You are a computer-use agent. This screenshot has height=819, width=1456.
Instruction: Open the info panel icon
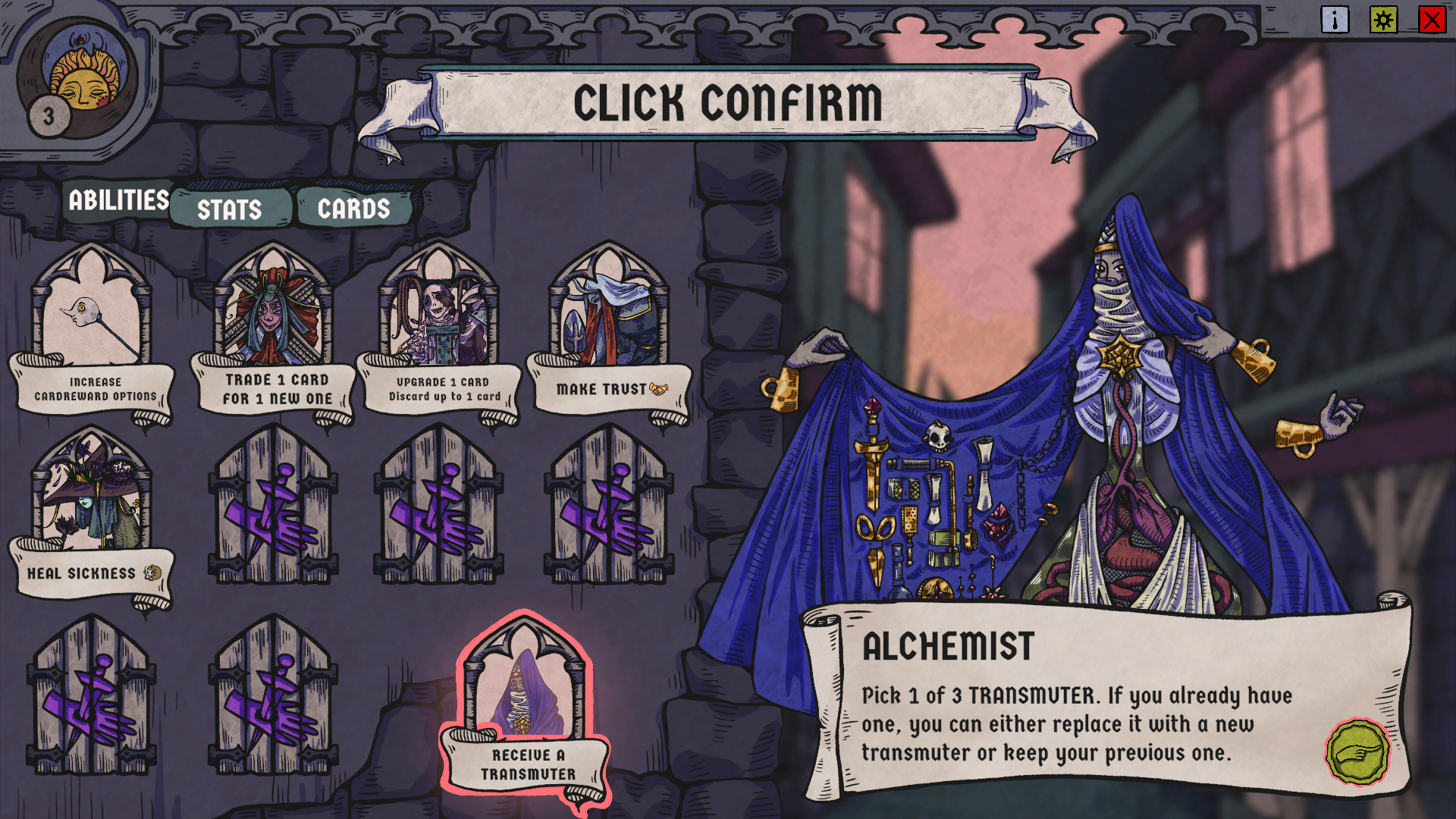[1335, 20]
